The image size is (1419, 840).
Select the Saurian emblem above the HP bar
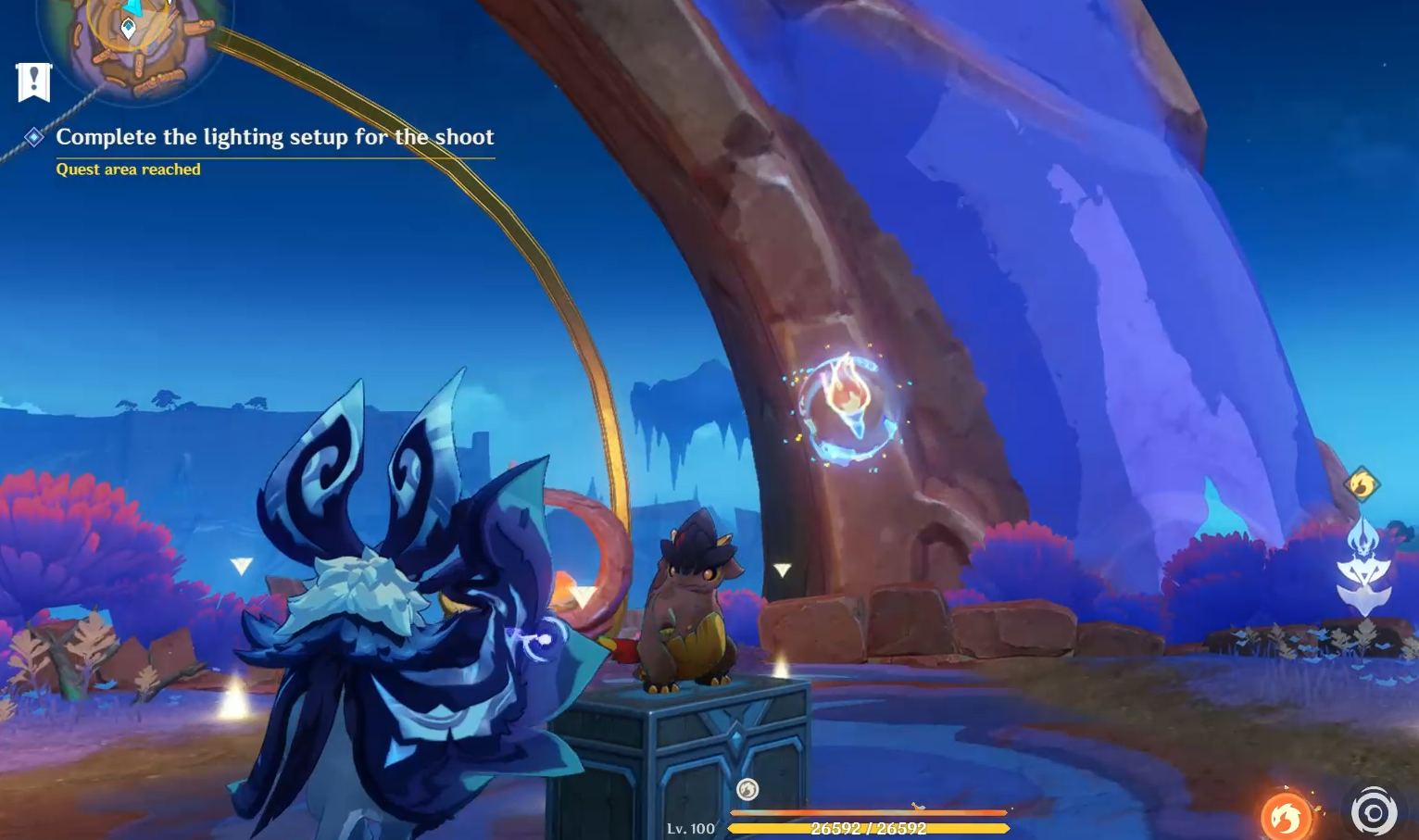click(x=747, y=789)
